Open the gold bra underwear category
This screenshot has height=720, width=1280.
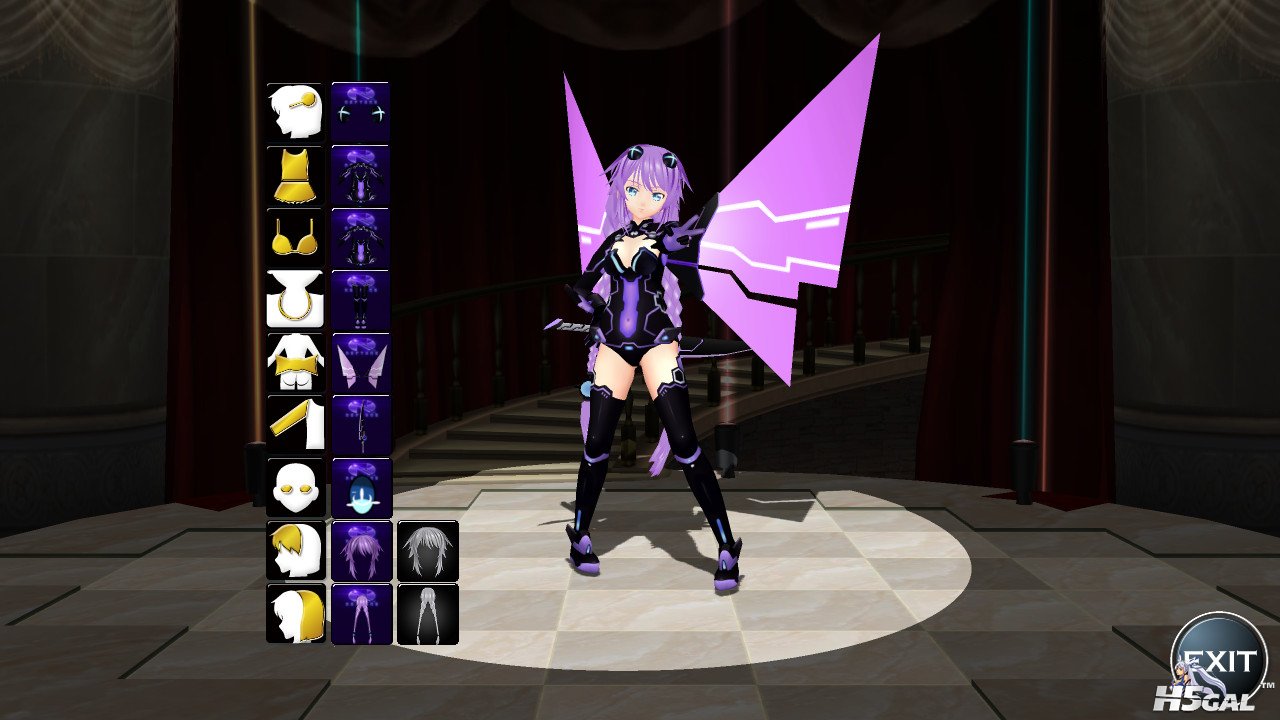click(295, 237)
